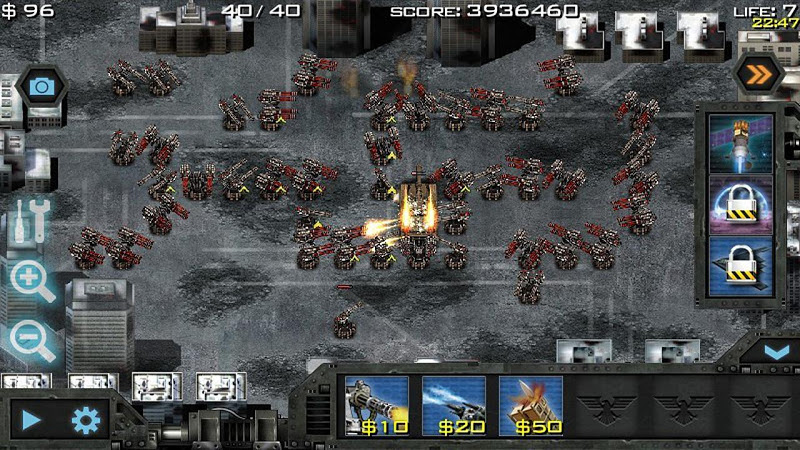The image size is (800, 450).
Task: Buy the $50 rocket tower
Action: point(530,406)
